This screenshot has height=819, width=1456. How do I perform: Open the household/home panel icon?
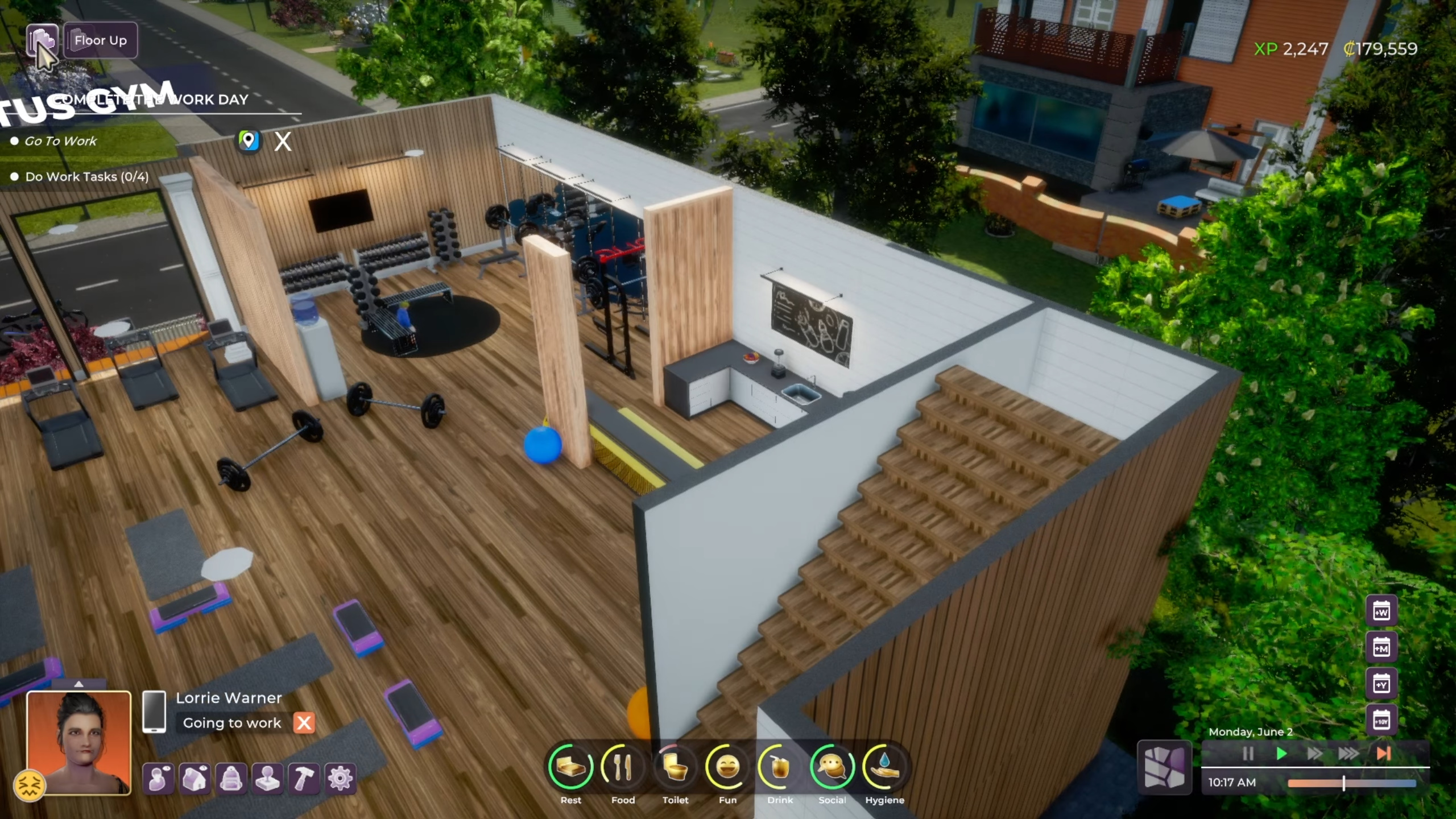(x=195, y=779)
